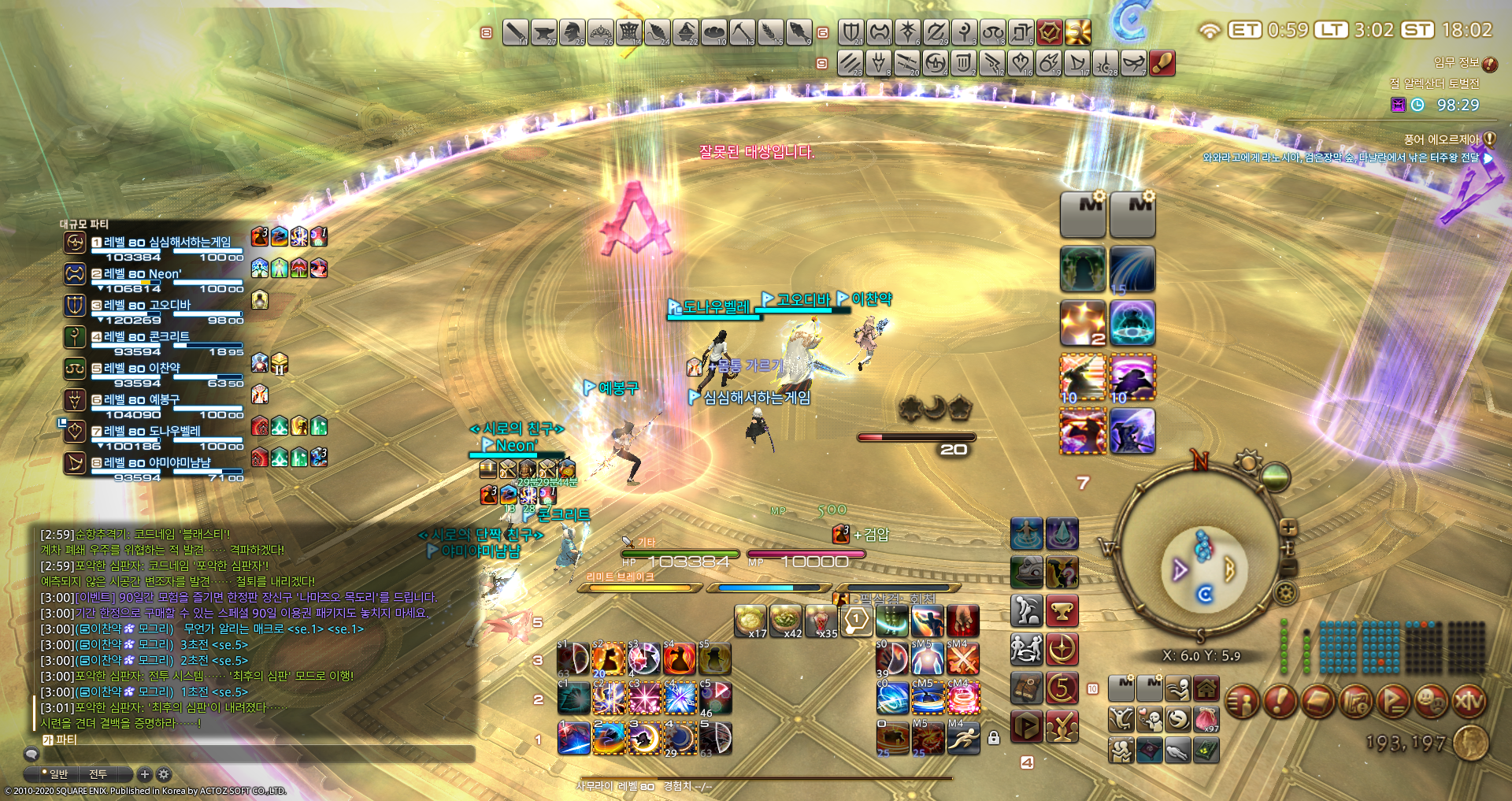Click the house icon in hotbar
This screenshot has width=1512, height=801.
point(1206,689)
